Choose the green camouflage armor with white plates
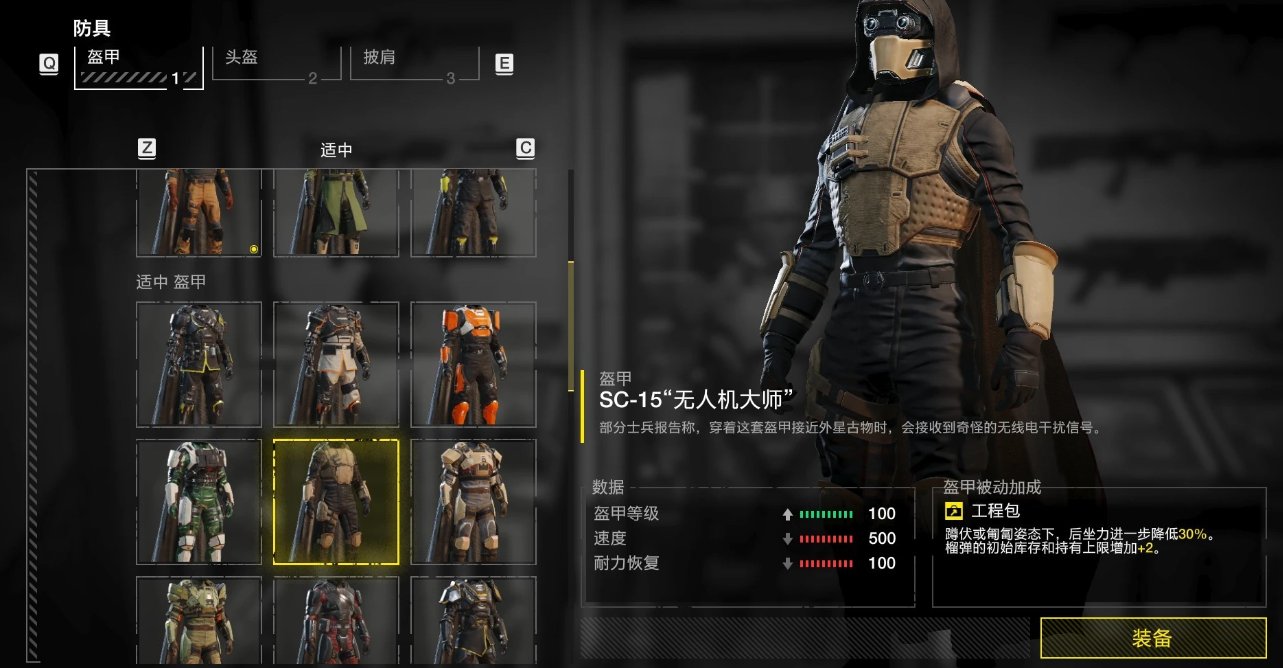The height and width of the screenshot is (668, 1283). (199, 502)
